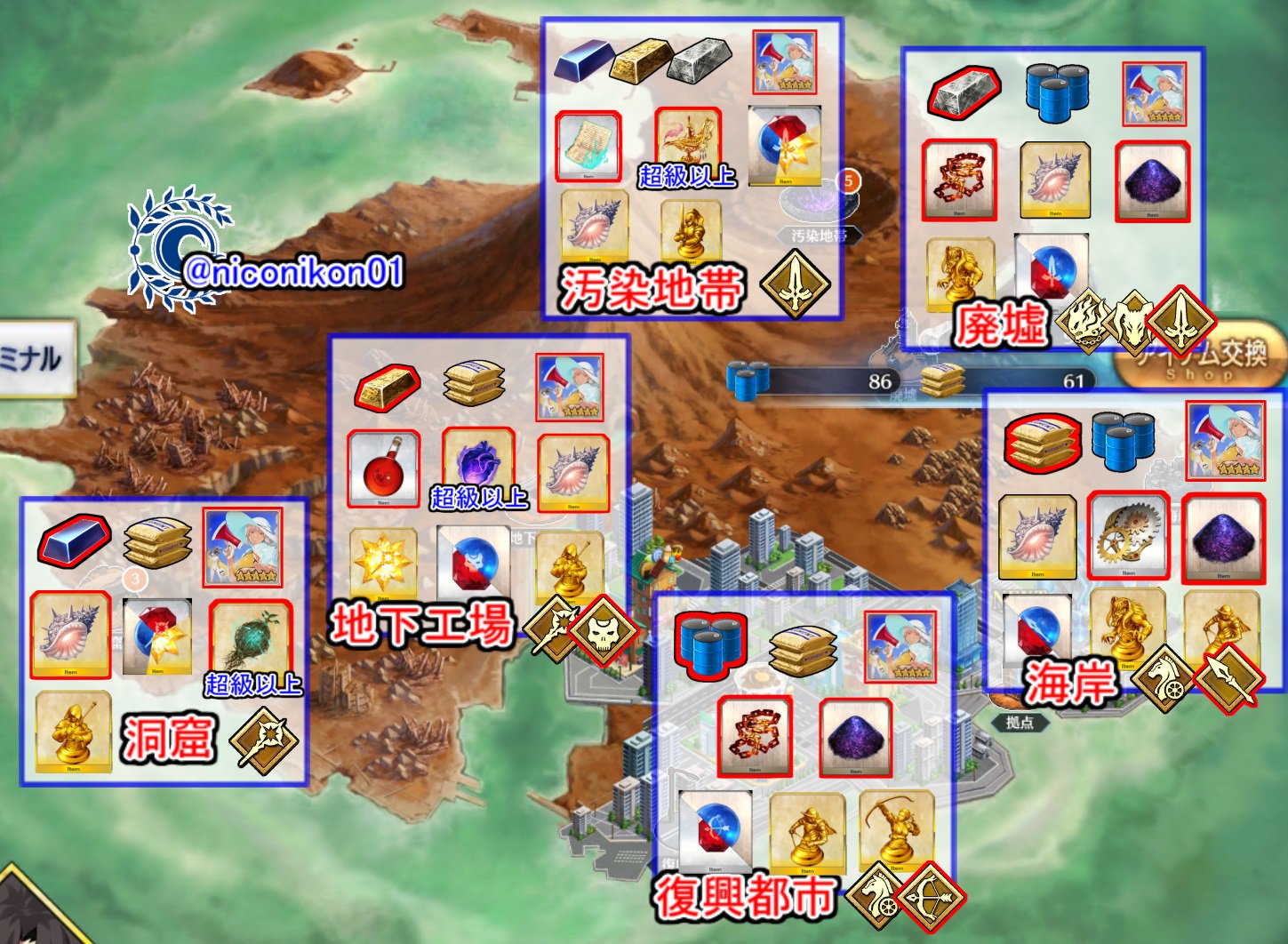The width and height of the screenshot is (1288, 944).
Task: Click the Caster class emblem beside 洞窟 label
Action: click(262, 740)
